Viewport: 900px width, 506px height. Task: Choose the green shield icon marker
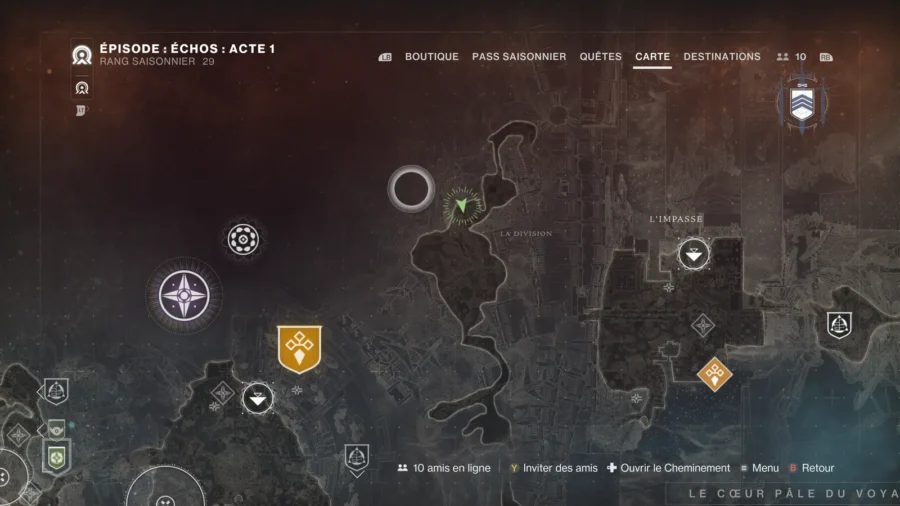[x=56, y=456]
